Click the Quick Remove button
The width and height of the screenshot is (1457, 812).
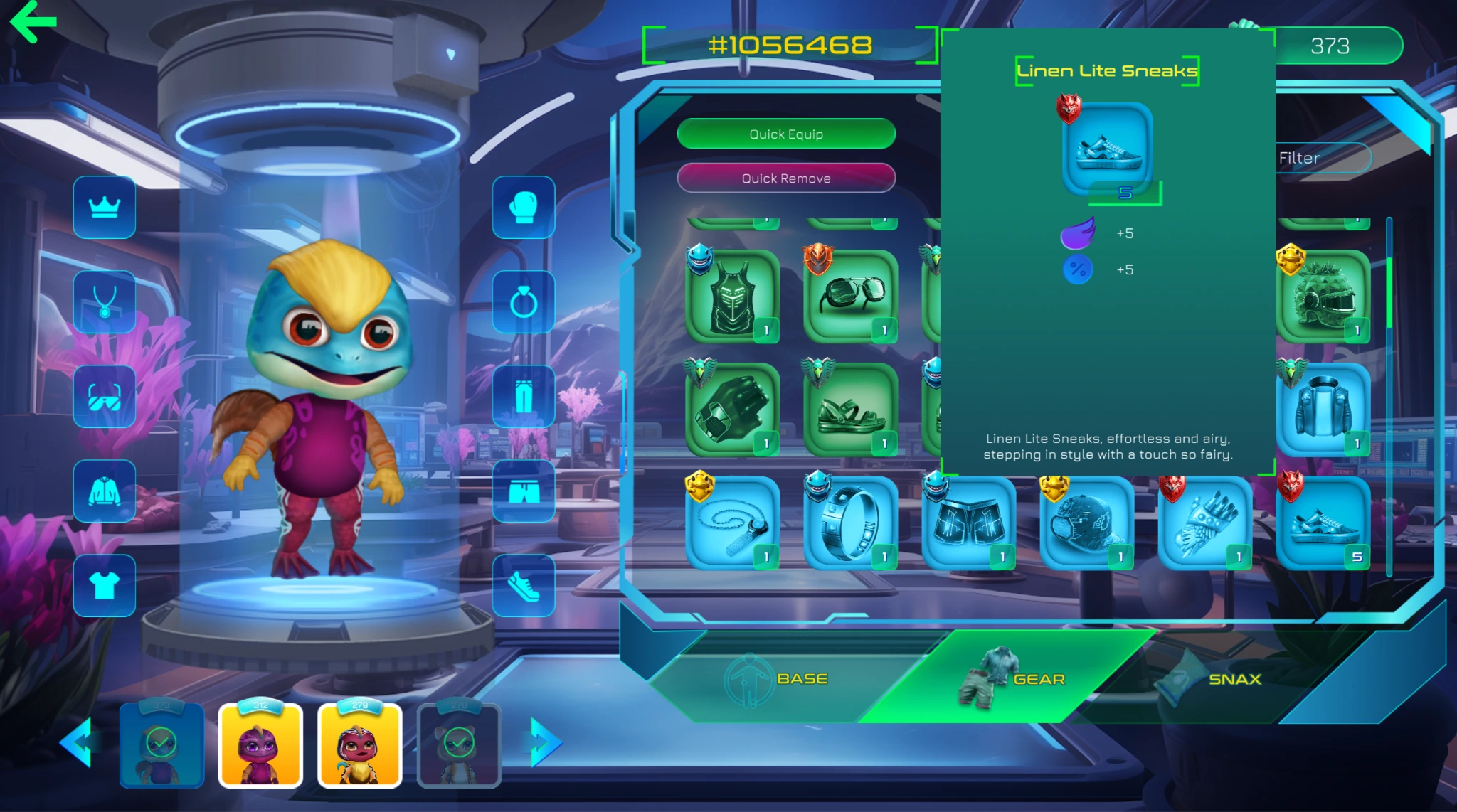tap(786, 178)
